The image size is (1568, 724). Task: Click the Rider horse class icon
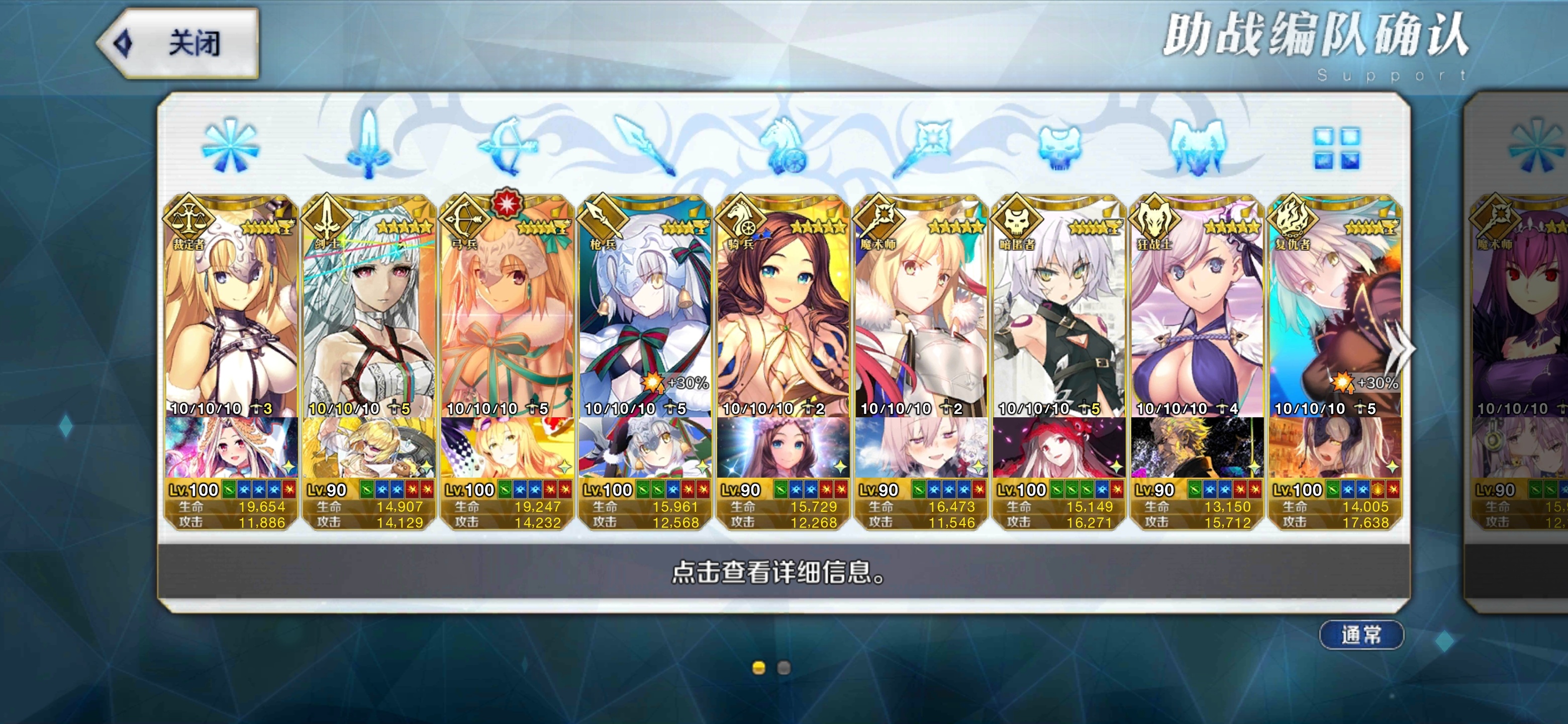point(783,147)
